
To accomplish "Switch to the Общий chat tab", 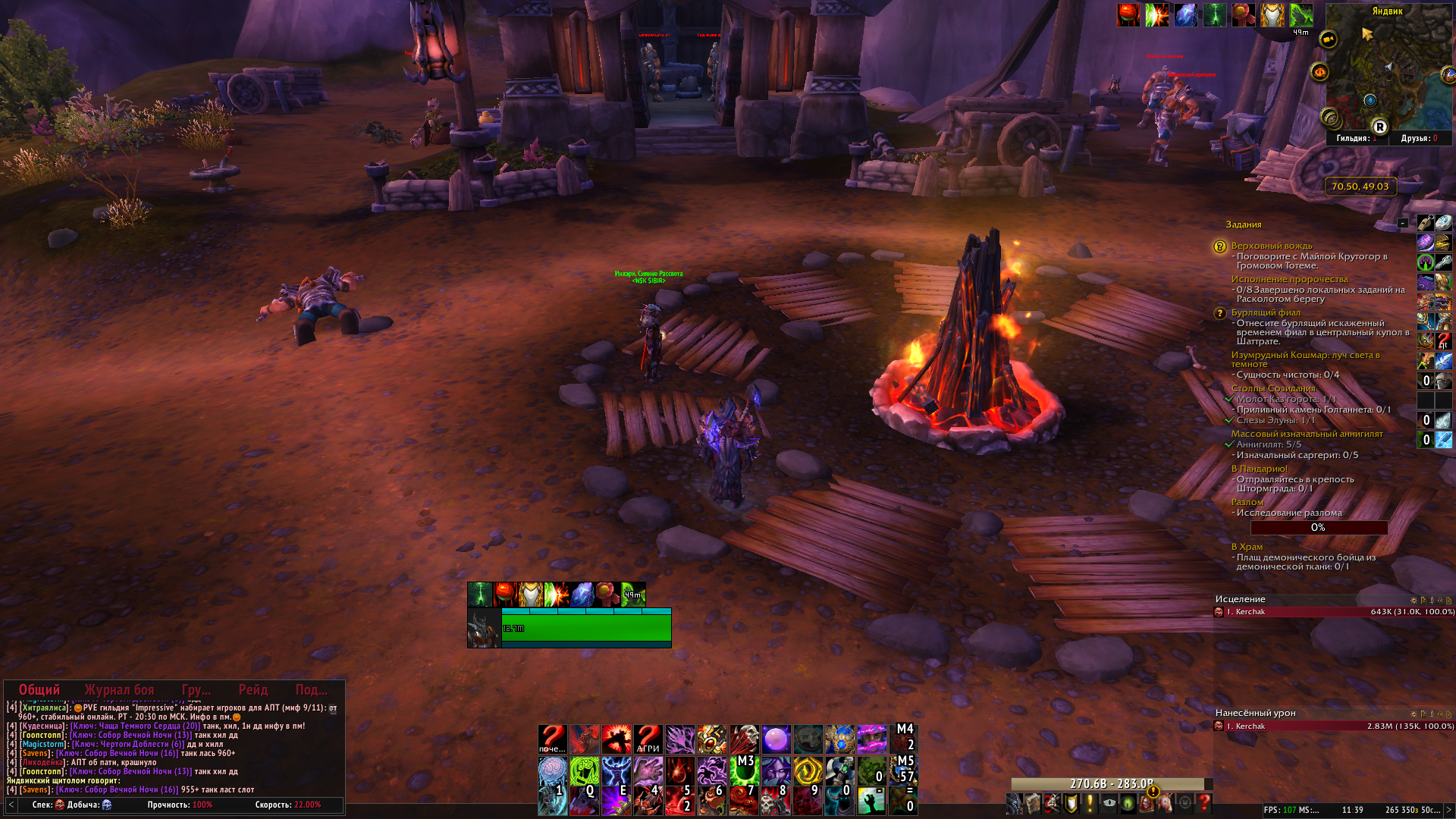I will 39,689.
